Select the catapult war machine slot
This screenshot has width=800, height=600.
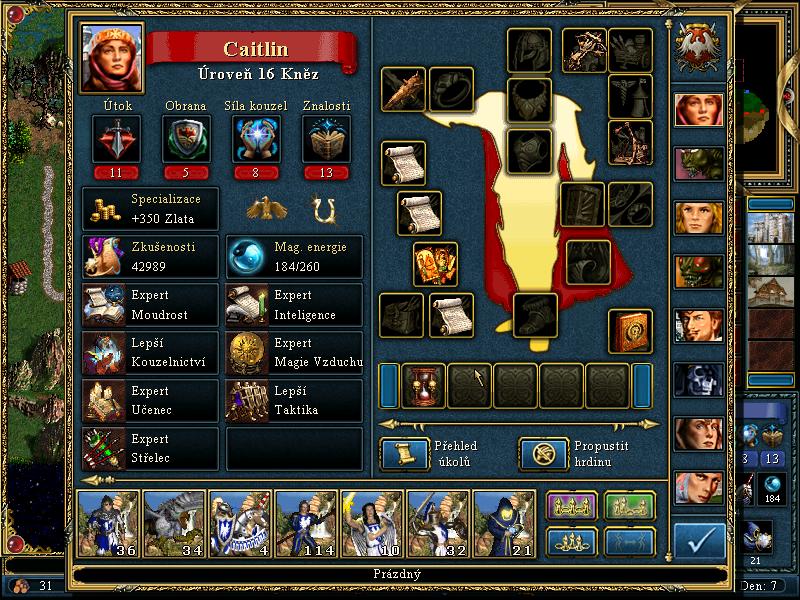[631, 141]
